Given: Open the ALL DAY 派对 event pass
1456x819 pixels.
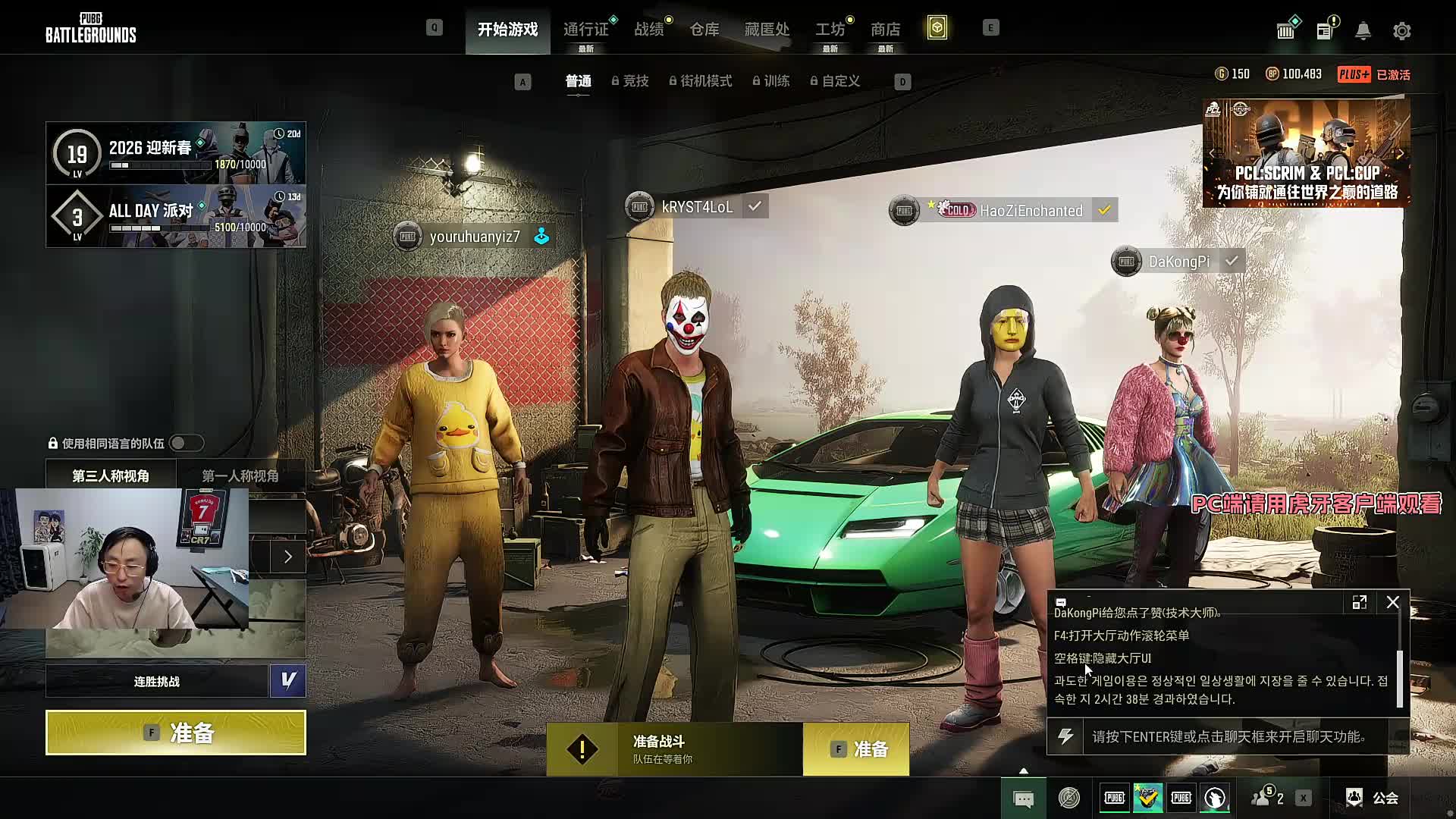Looking at the screenshot, I should 176,217.
